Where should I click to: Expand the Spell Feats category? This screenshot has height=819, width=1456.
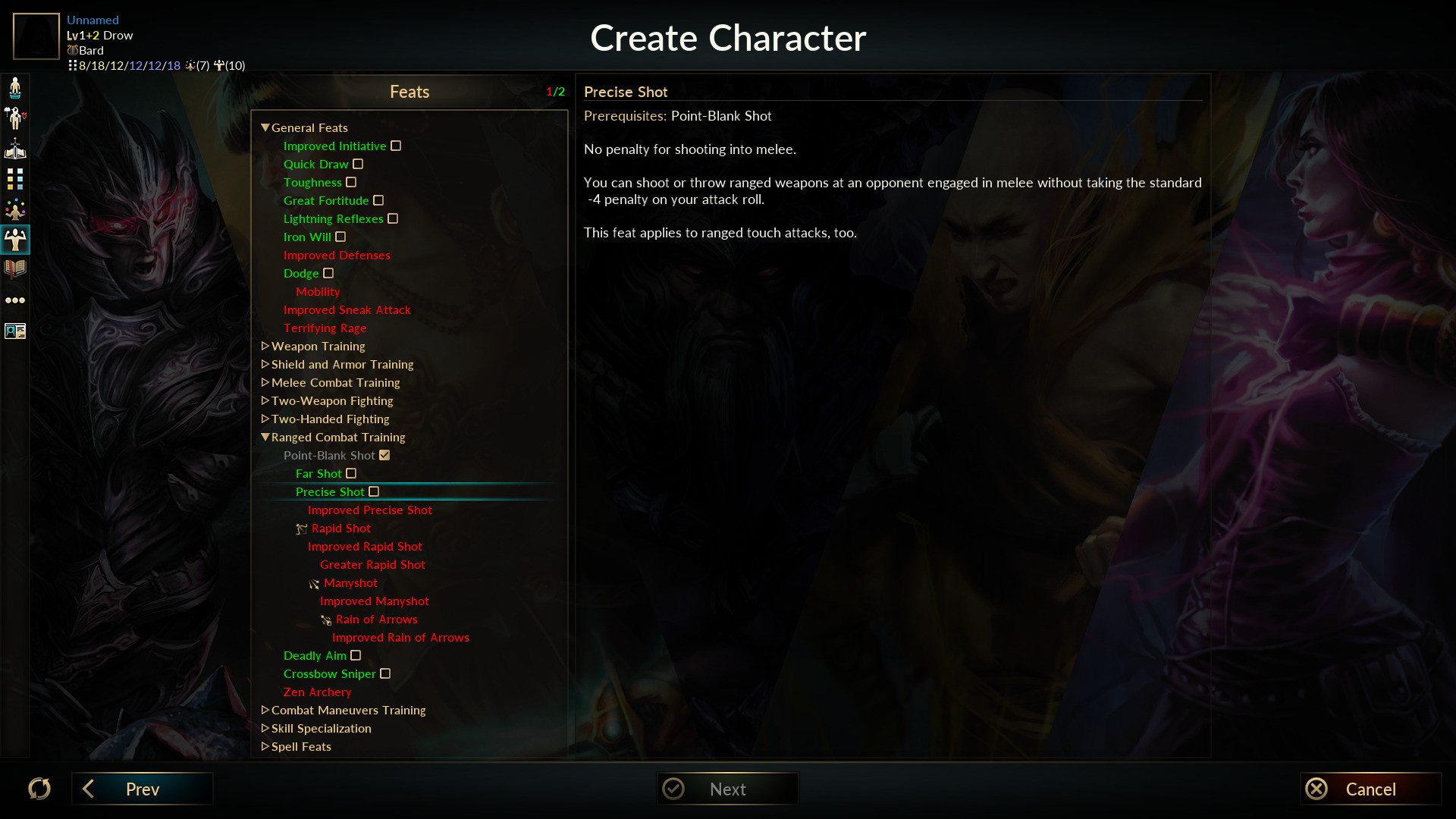[x=265, y=747]
